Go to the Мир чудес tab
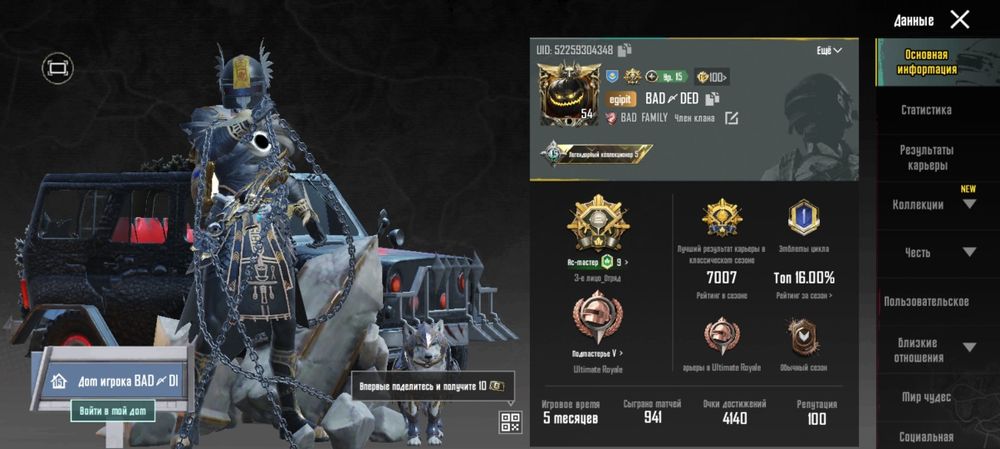Viewport: 1000px width, 449px height. click(x=926, y=397)
